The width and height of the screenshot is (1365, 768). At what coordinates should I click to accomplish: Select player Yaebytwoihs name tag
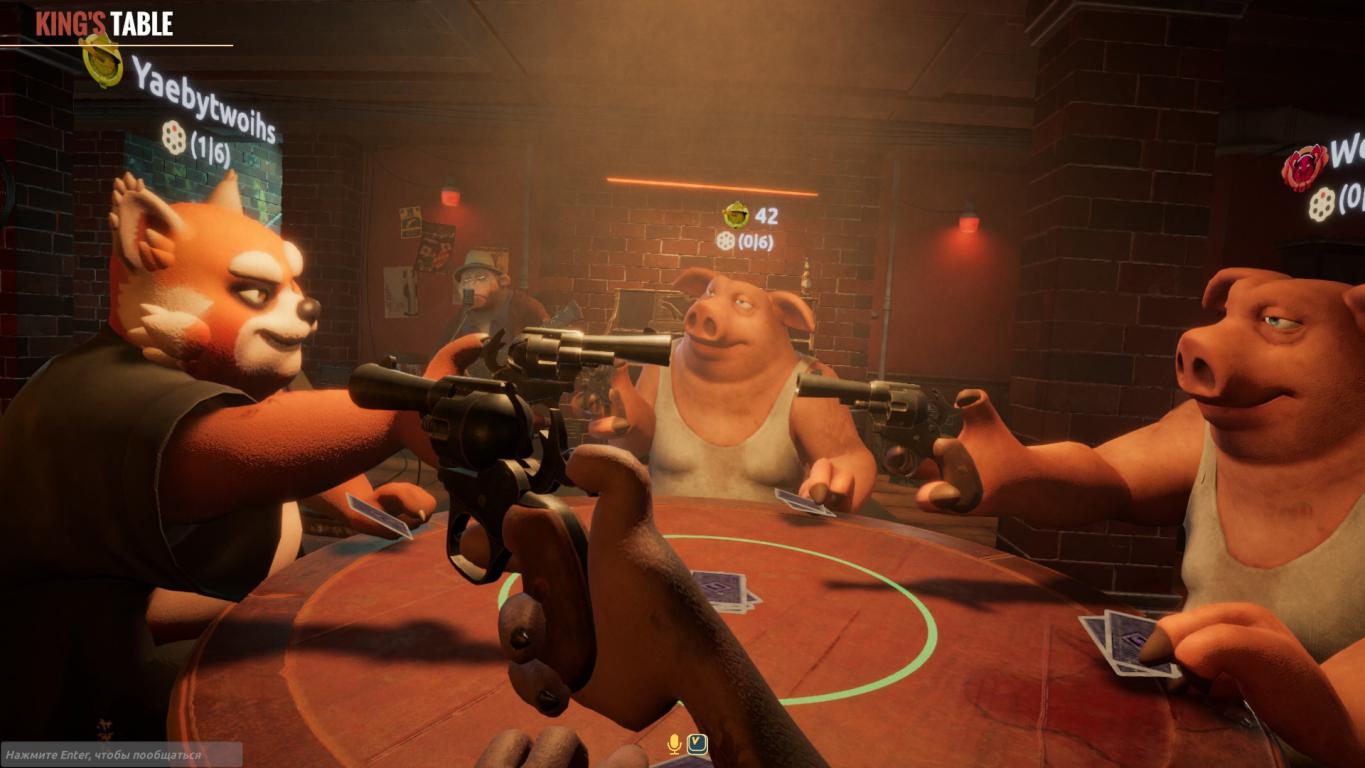click(x=203, y=99)
